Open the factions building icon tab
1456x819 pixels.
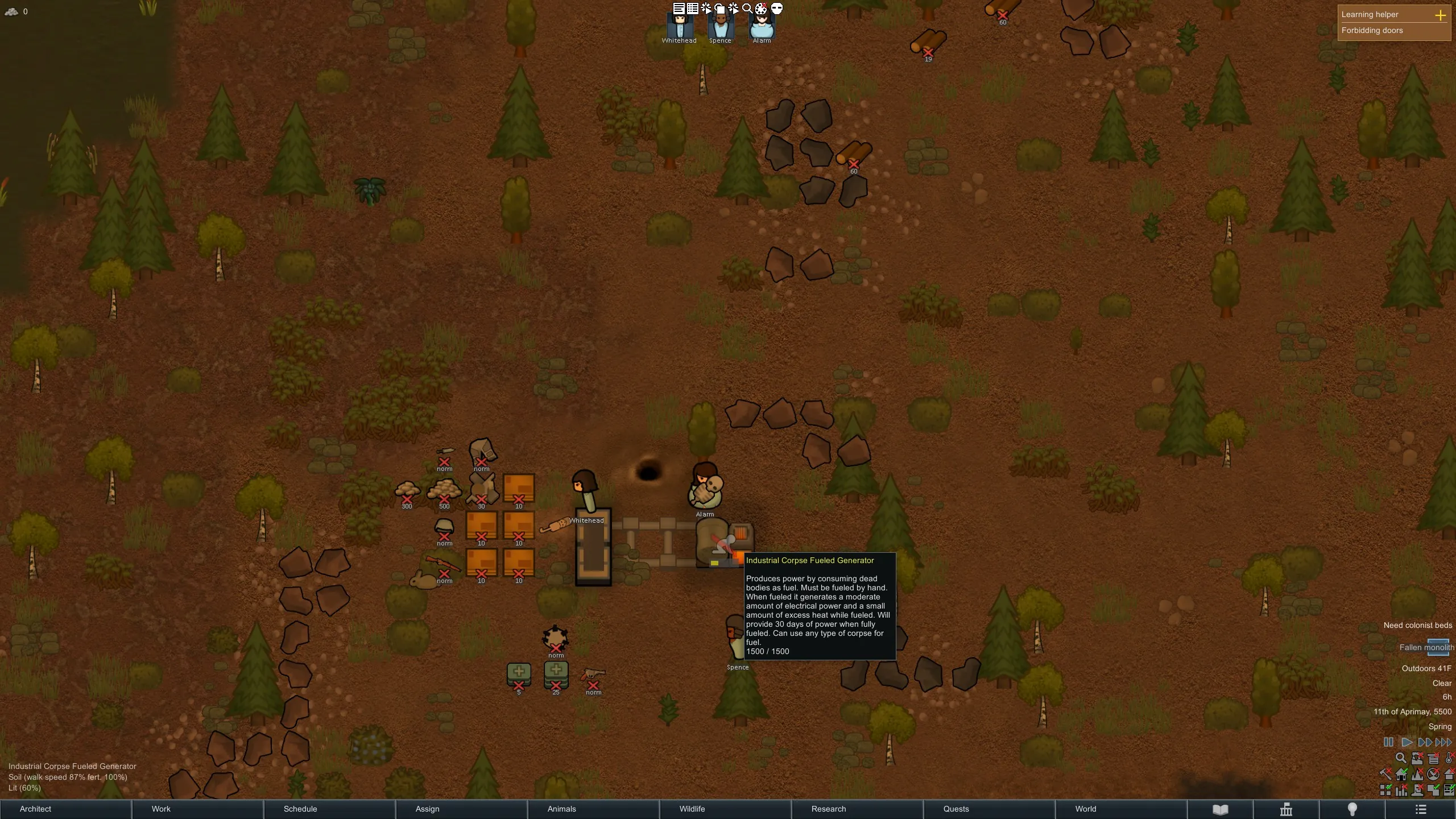tap(1286, 809)
